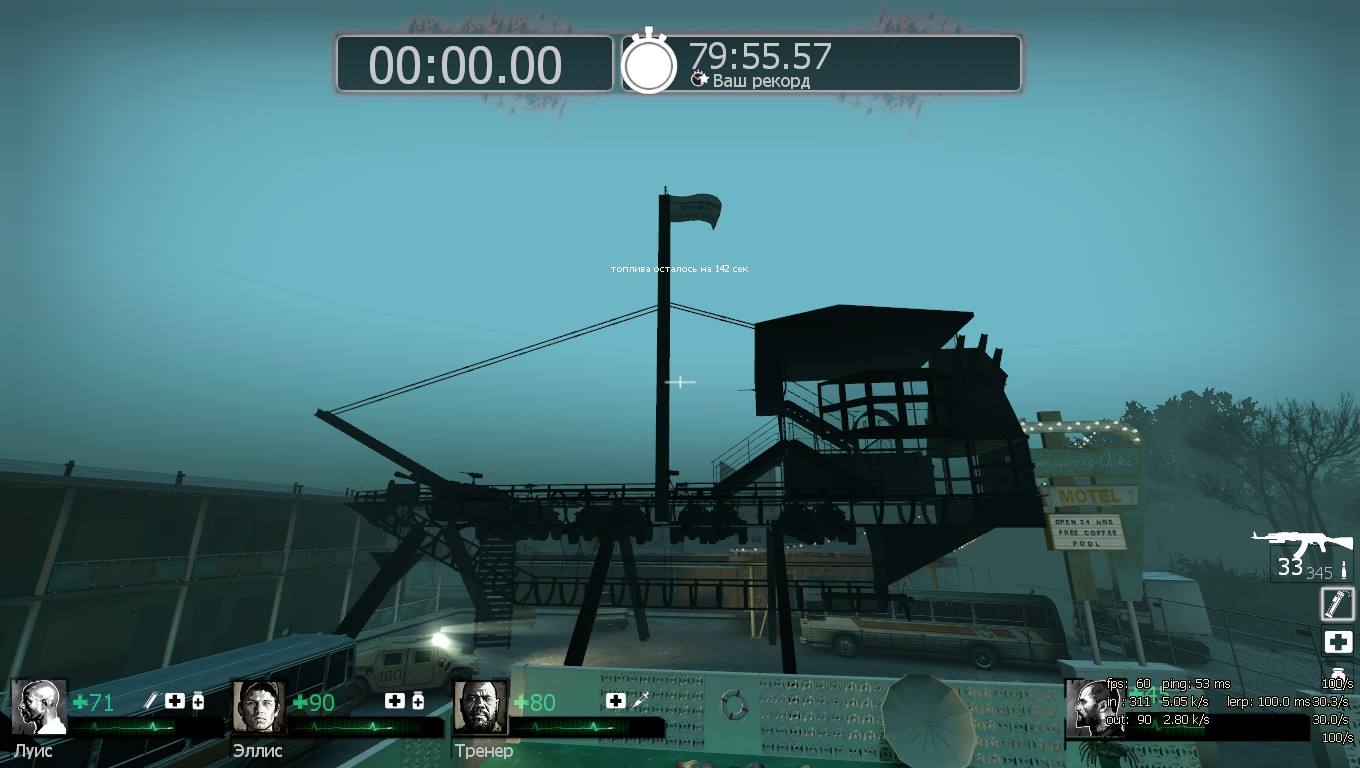Click Луис's pipe bomb icon
Viewport: 1360px width, 768px height.
point(152,701)
